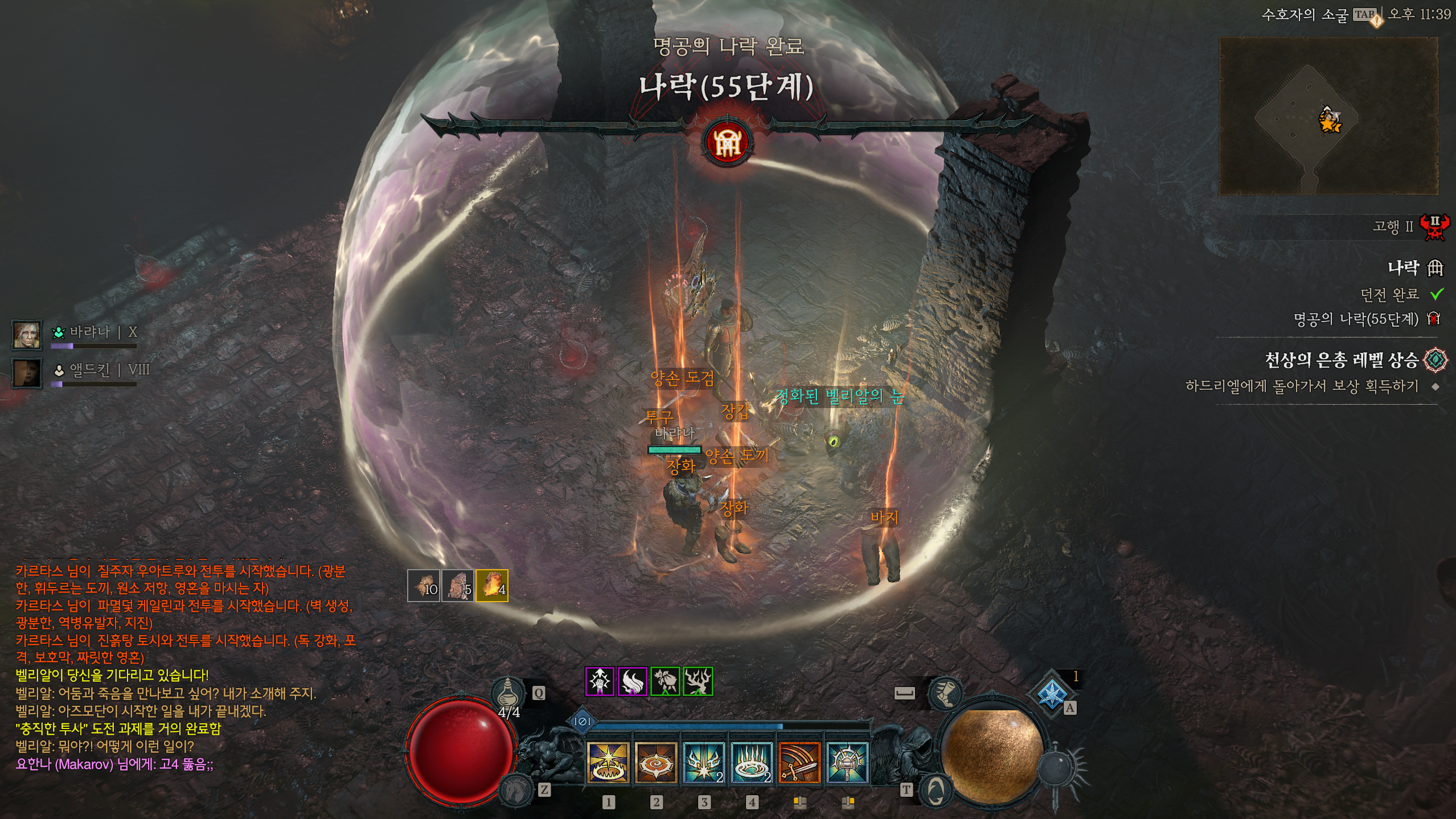Inspect the purple gauntlet buff icon
Image resolution: width=1456 pixels, height=819 pixels.
point(600,681)
